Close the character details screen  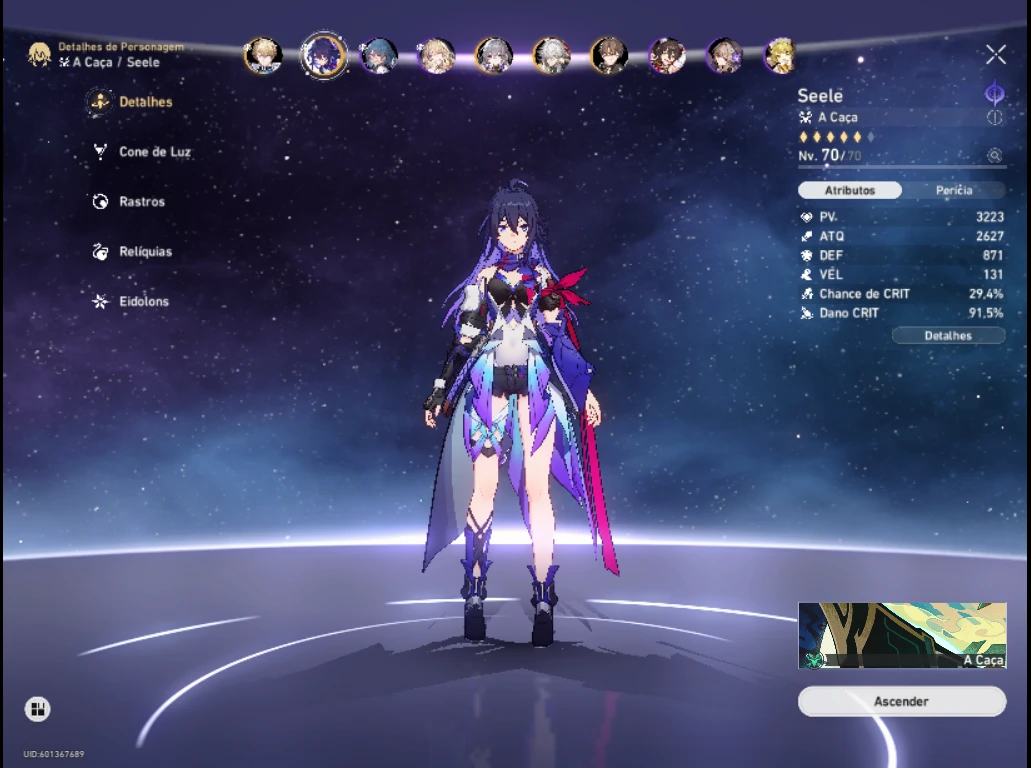point(995,55)
